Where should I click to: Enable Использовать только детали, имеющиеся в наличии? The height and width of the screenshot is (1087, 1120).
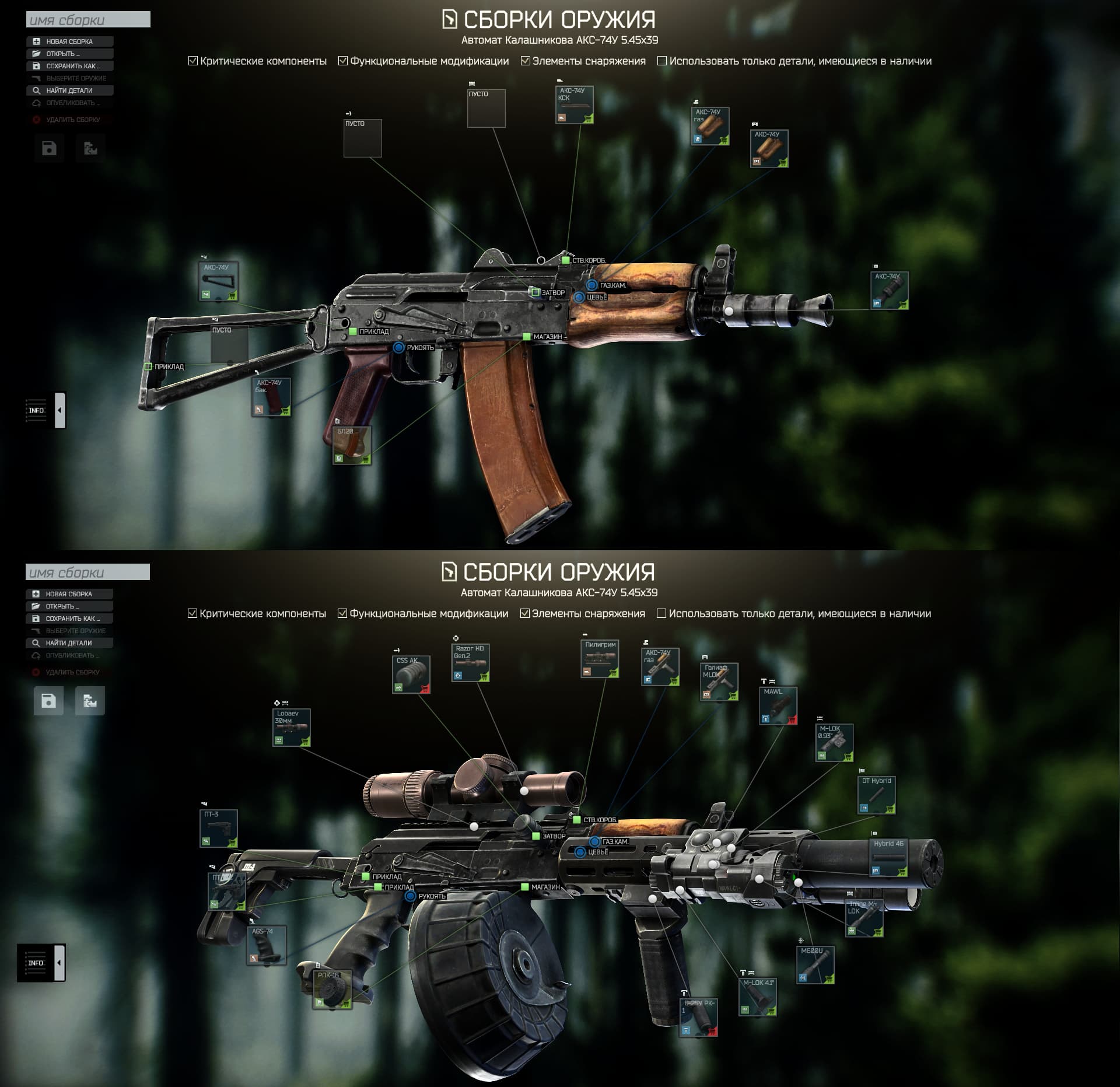click(661, 60)
